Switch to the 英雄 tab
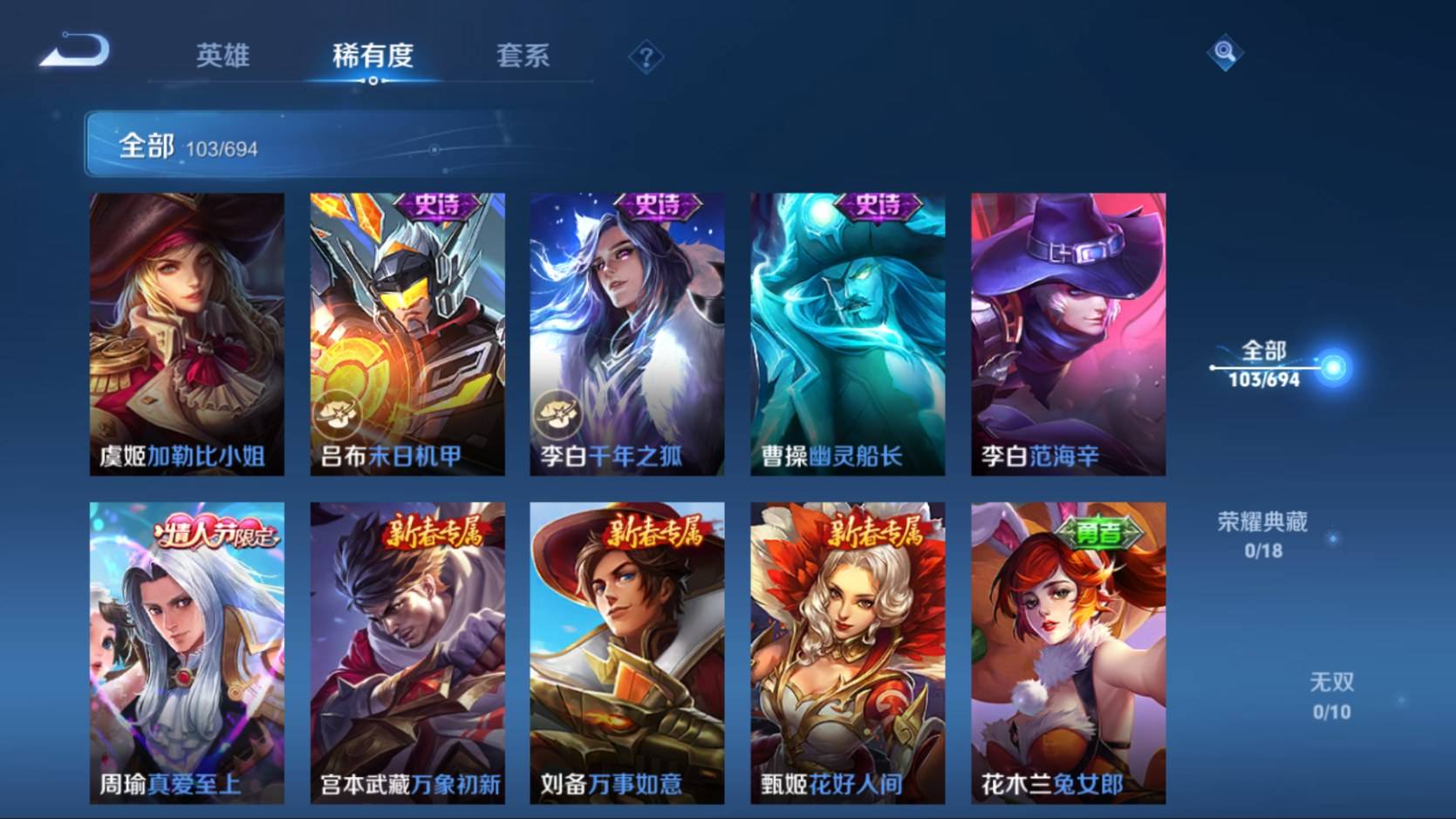The height and width of the screenshot is (819, 1456). coord(222,56)
